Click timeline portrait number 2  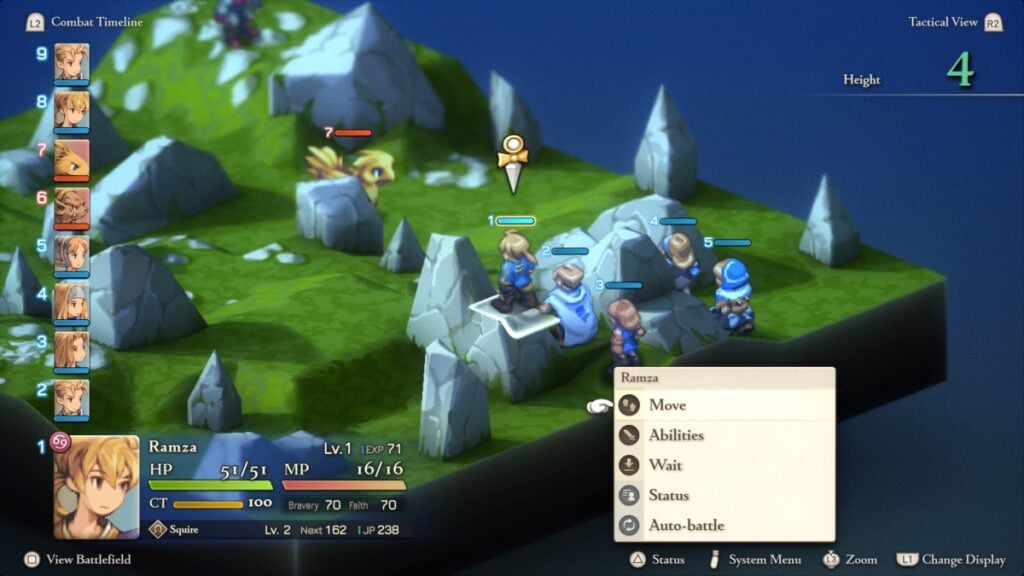click(71, 397)
